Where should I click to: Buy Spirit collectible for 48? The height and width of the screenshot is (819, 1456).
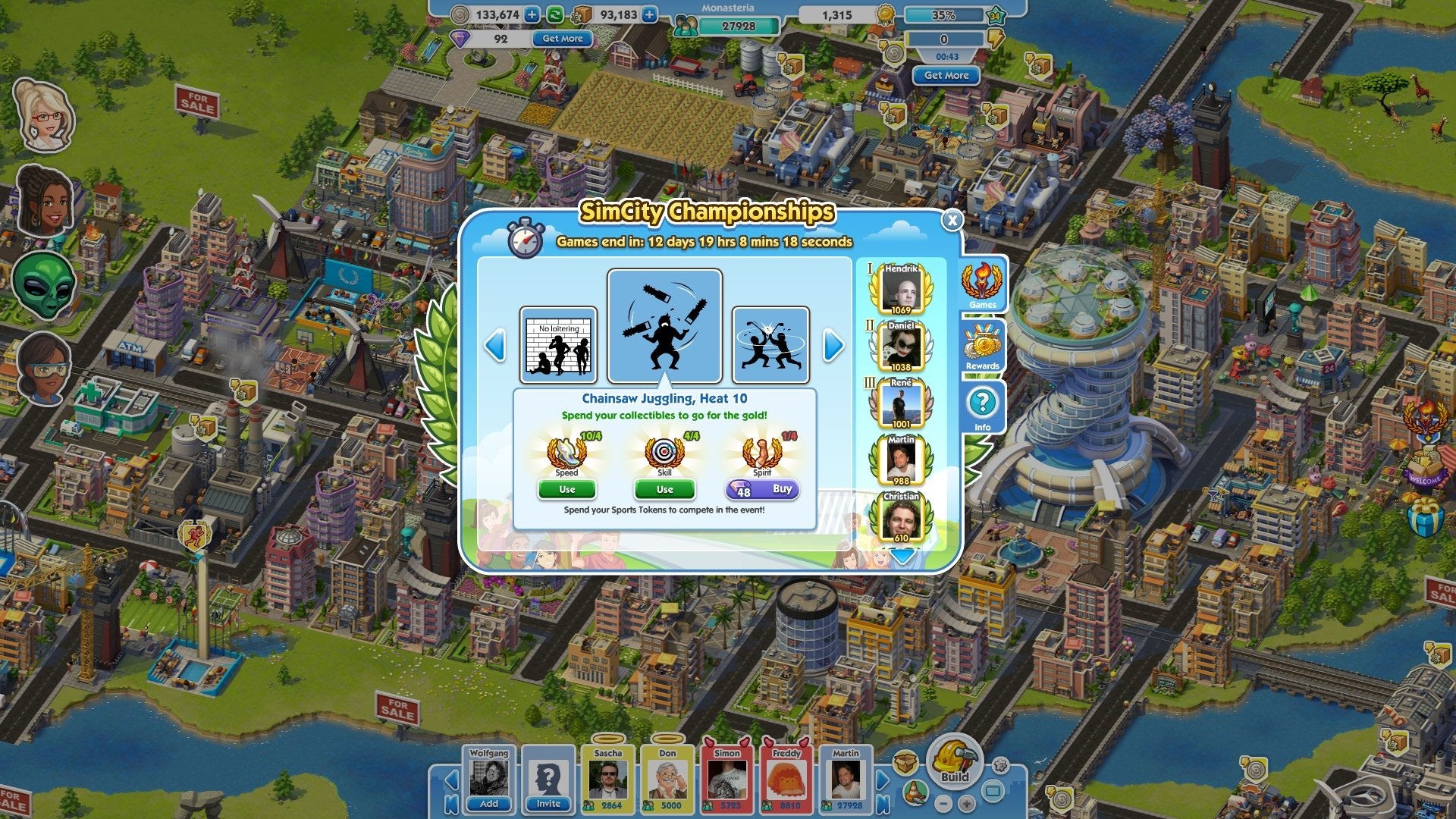pos(761,489)
